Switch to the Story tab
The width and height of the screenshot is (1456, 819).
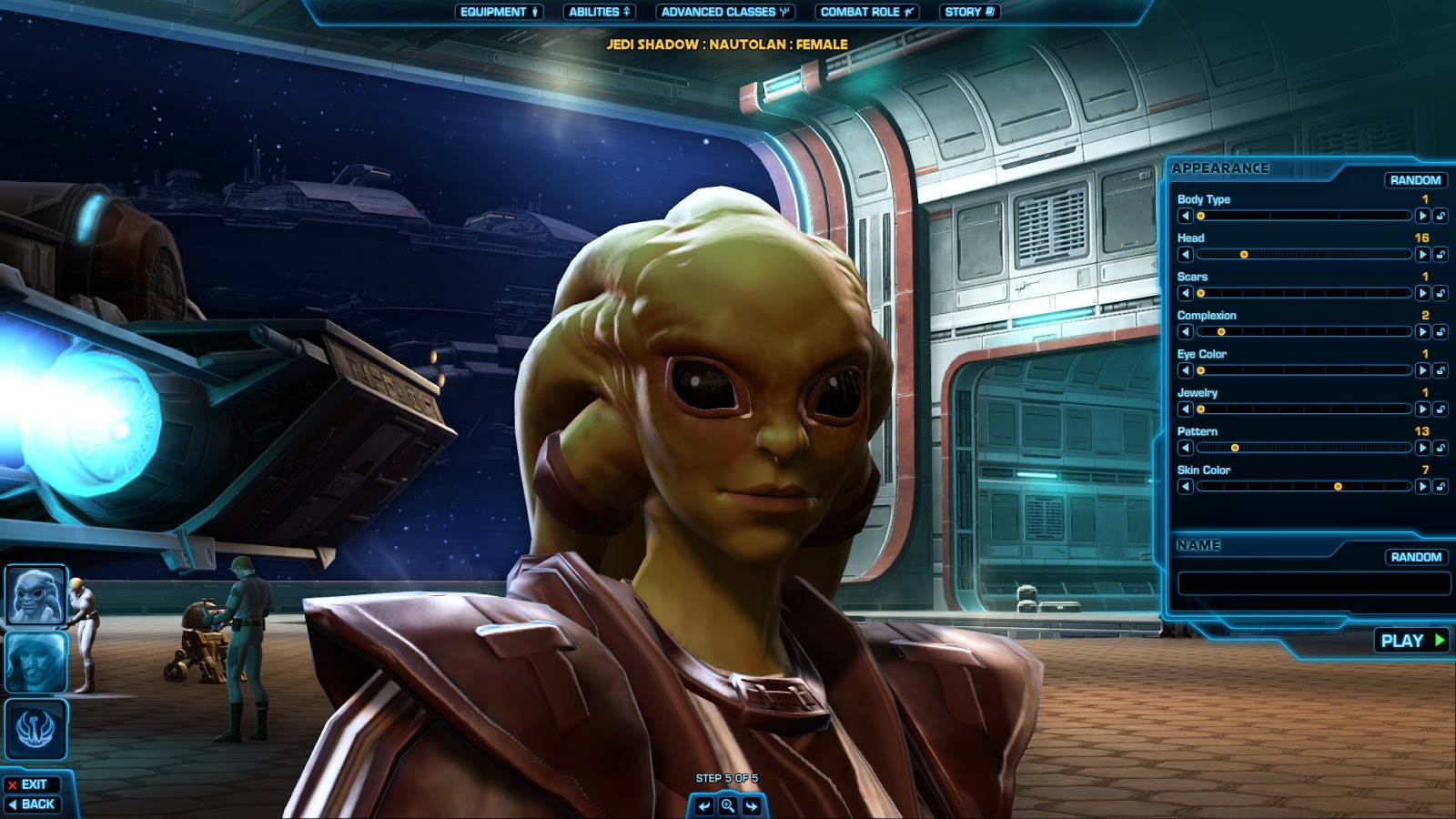(966, 13)
